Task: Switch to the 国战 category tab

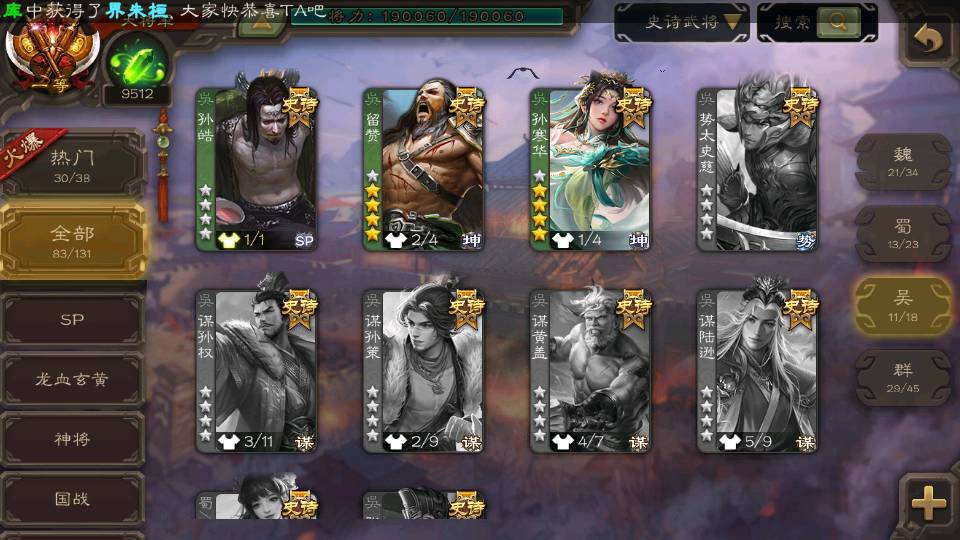Action: [x=73, y=498]
